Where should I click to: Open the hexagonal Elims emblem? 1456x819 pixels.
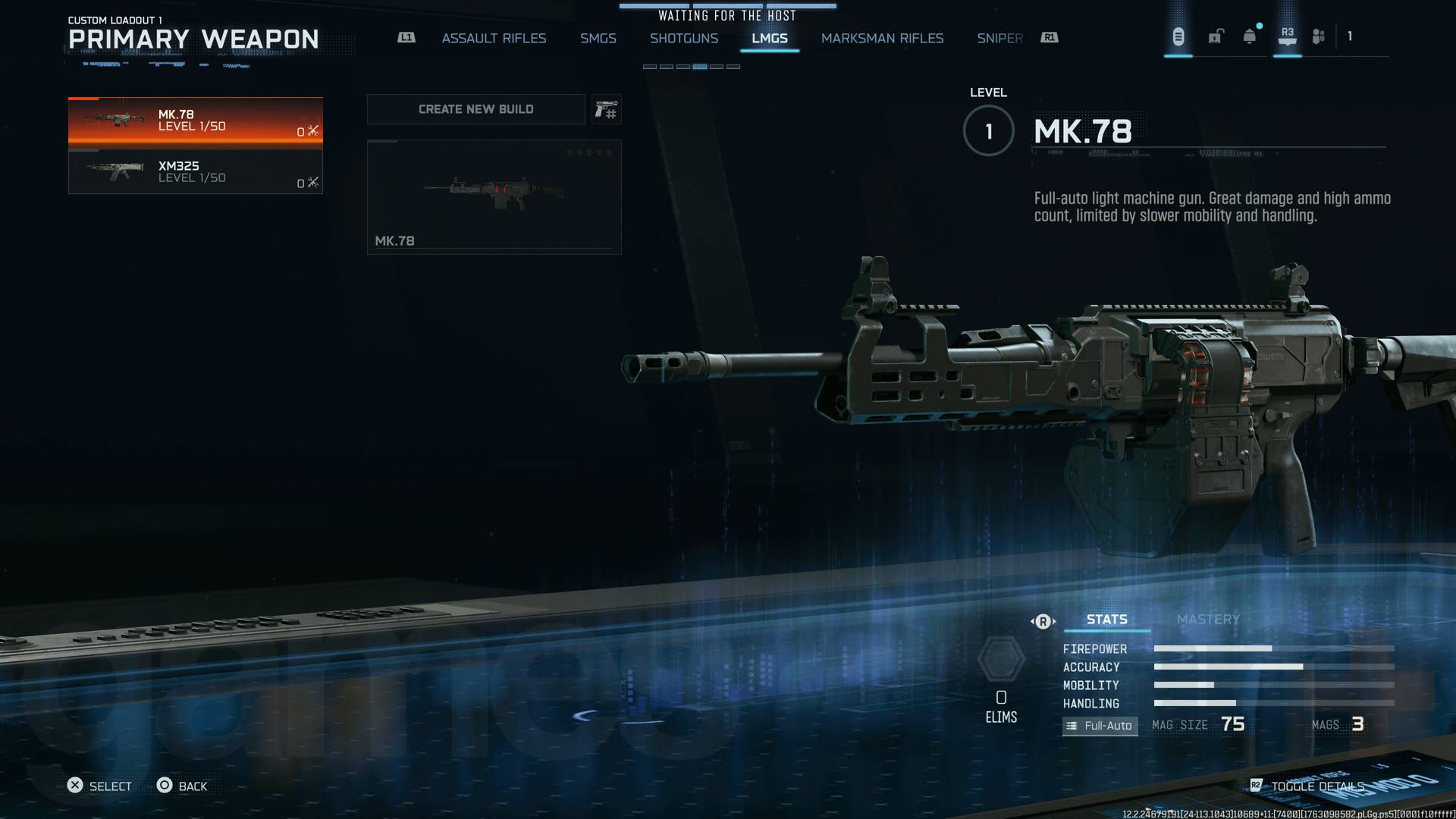1003,659
